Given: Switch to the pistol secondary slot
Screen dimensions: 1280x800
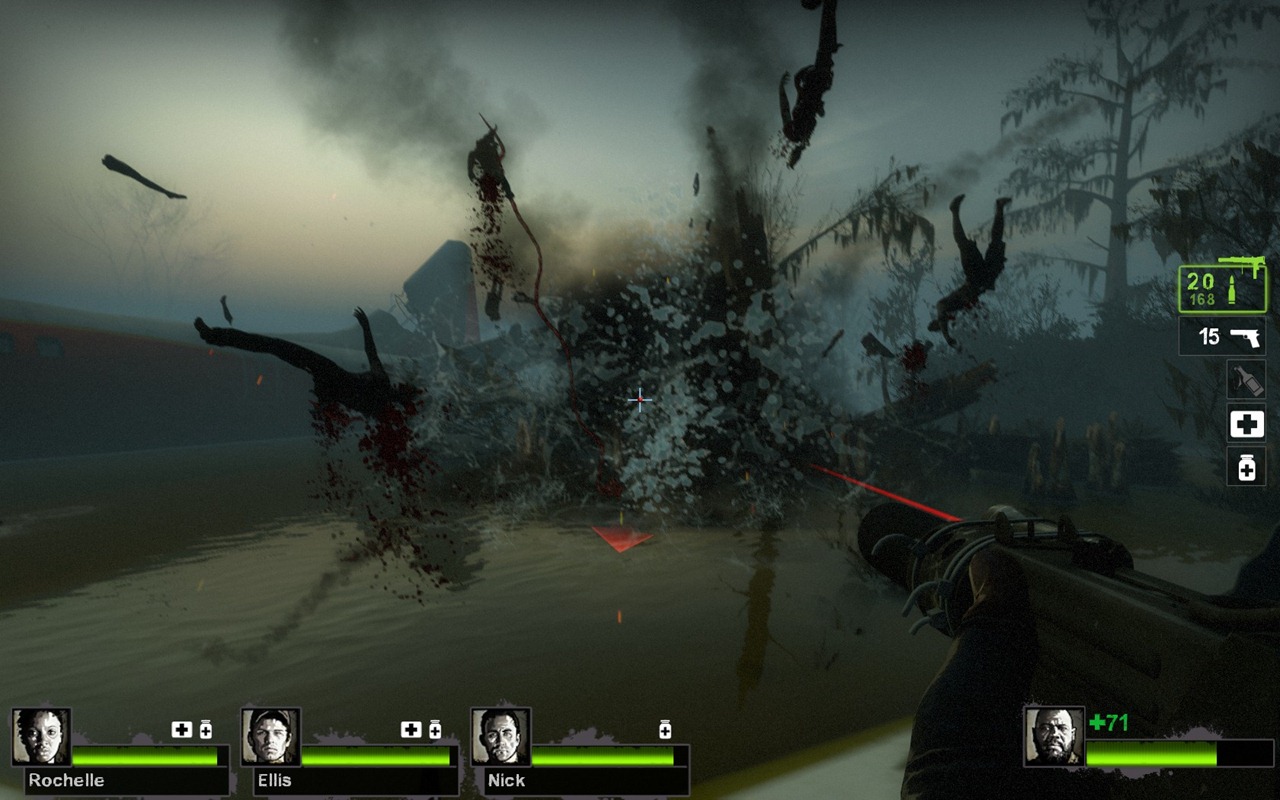Looking at the screenshot, I should click(1222, 337).
